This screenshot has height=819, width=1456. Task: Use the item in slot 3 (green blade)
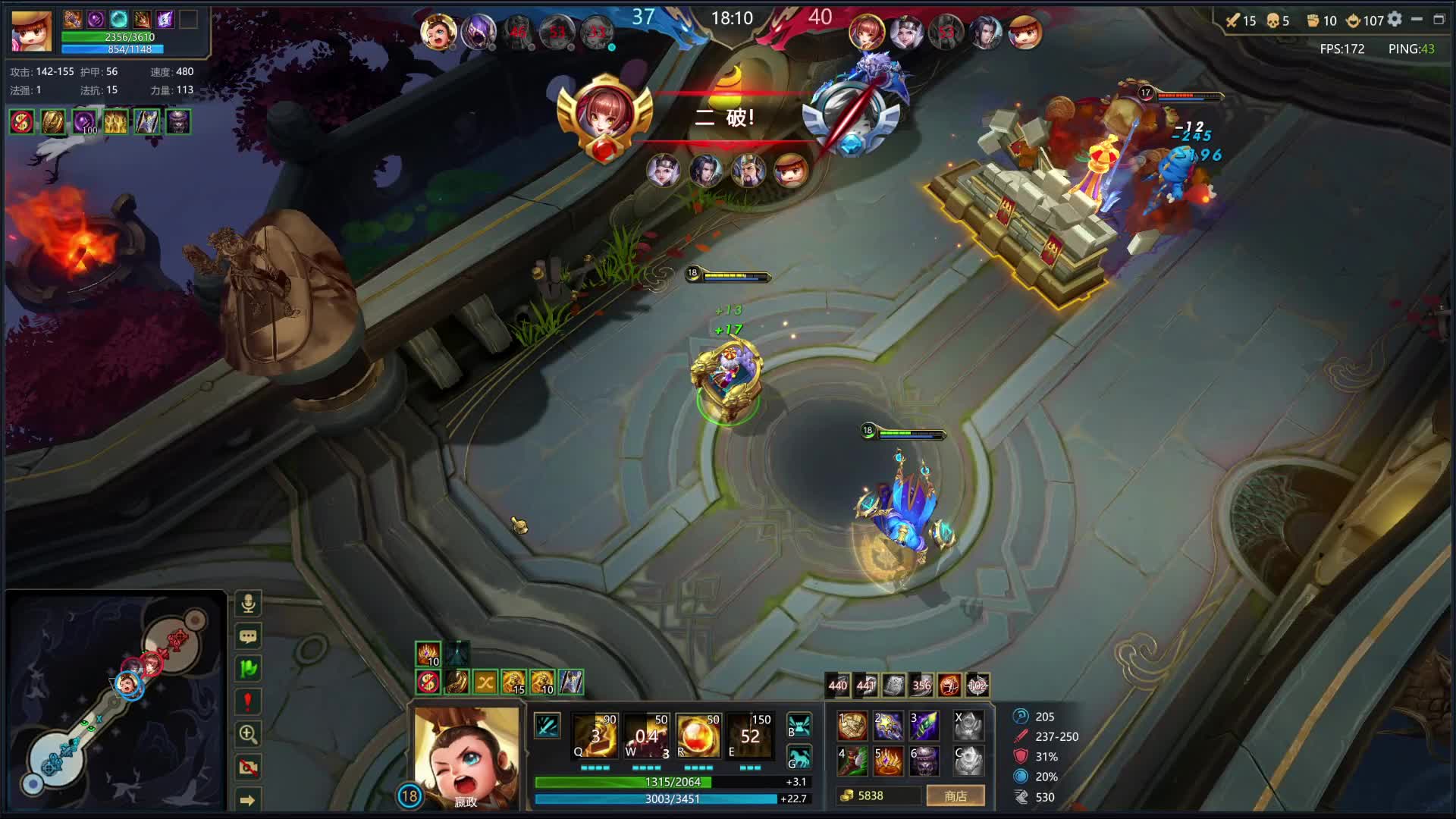click(924, 726)
